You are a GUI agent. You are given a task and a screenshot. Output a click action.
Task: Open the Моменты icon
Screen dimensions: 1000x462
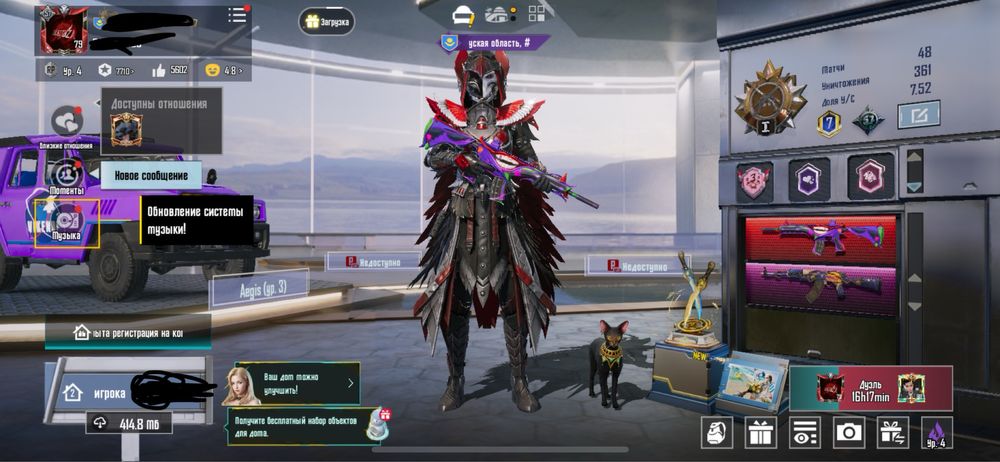pyautogui.click(x=66, y=174)
